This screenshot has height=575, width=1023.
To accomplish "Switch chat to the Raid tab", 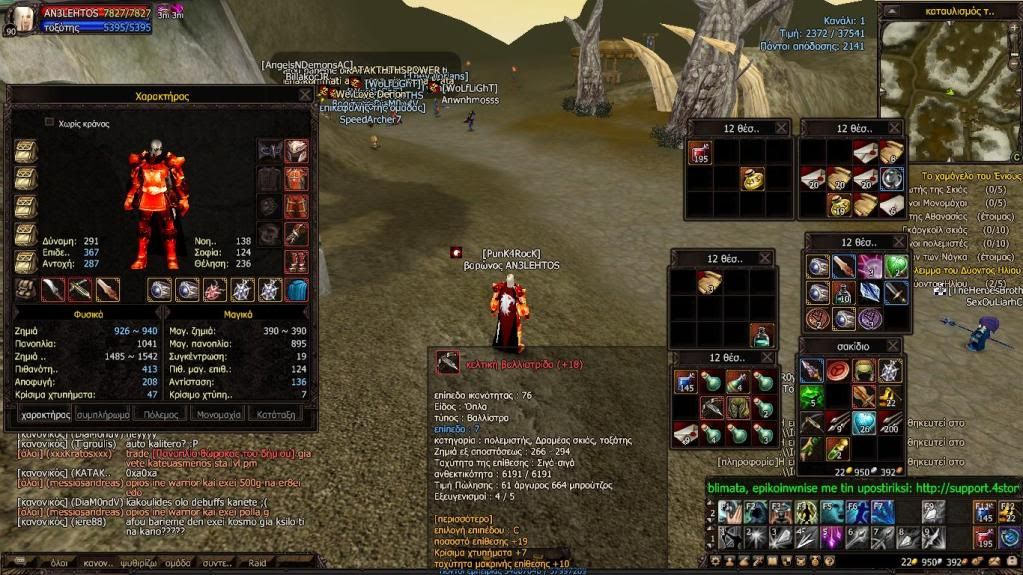I will [x=257, y=563].
